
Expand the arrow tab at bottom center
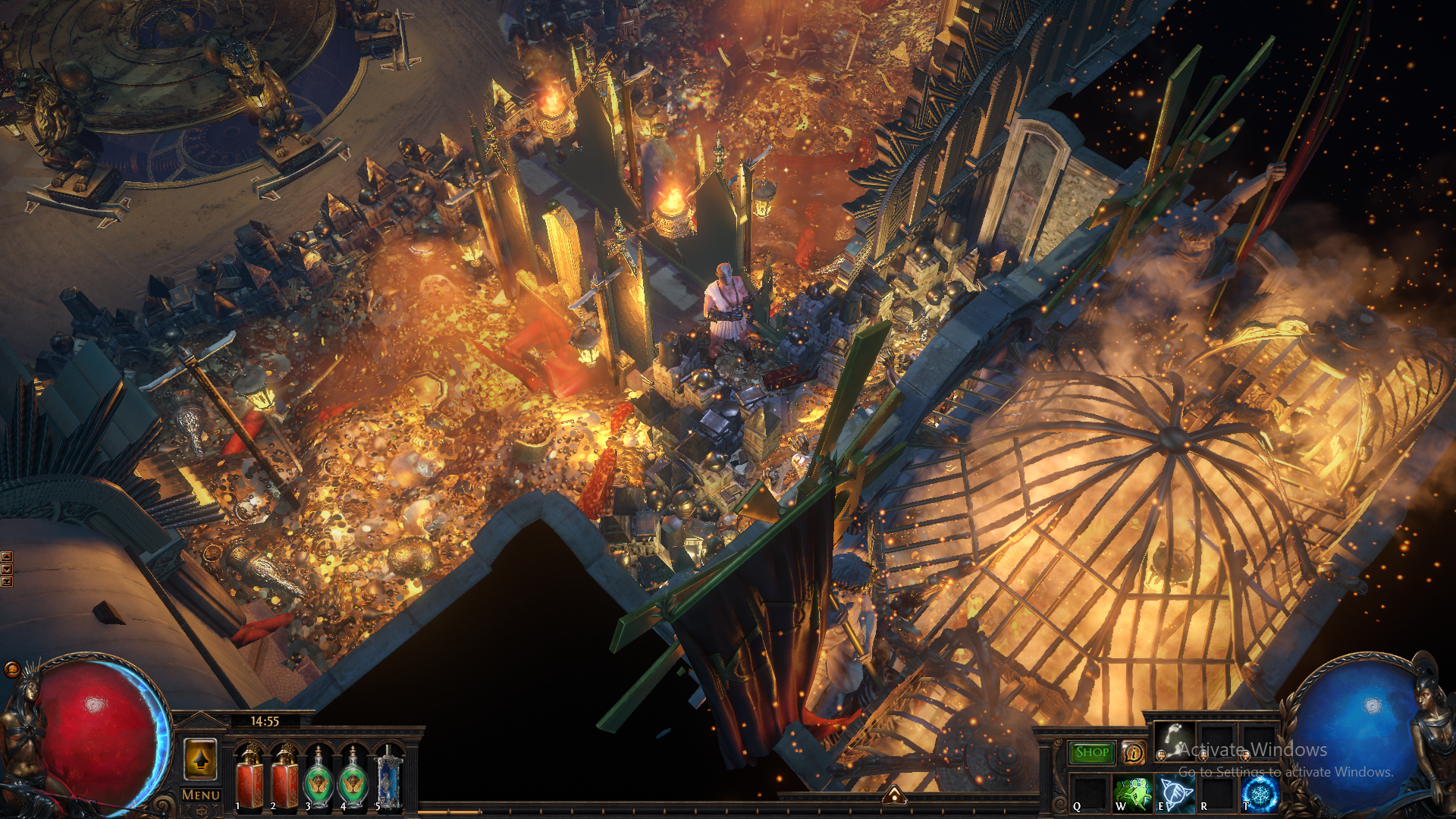click(894, 795)
